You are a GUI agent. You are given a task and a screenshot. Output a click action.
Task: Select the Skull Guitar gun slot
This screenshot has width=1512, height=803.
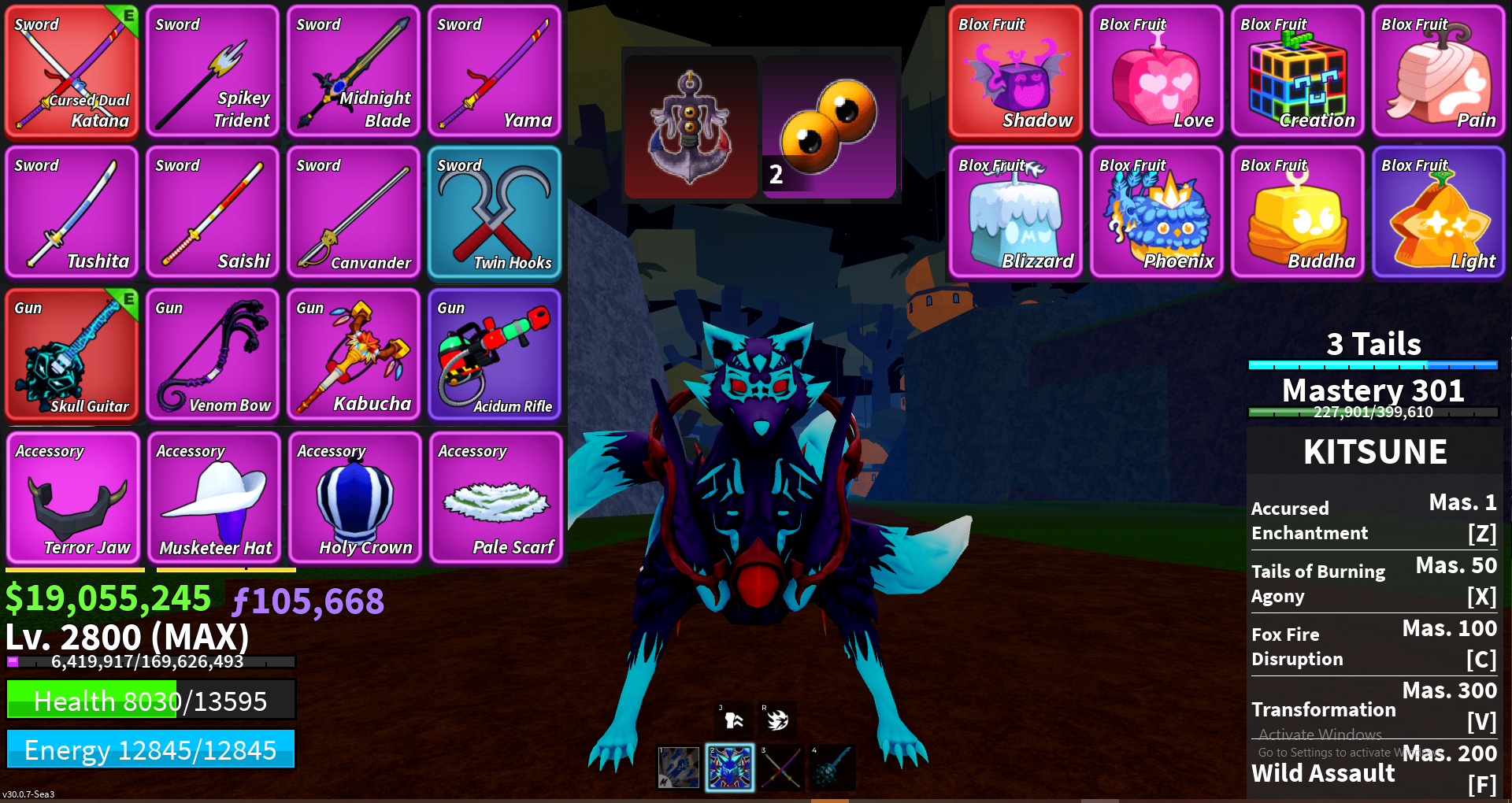point(72,354)
